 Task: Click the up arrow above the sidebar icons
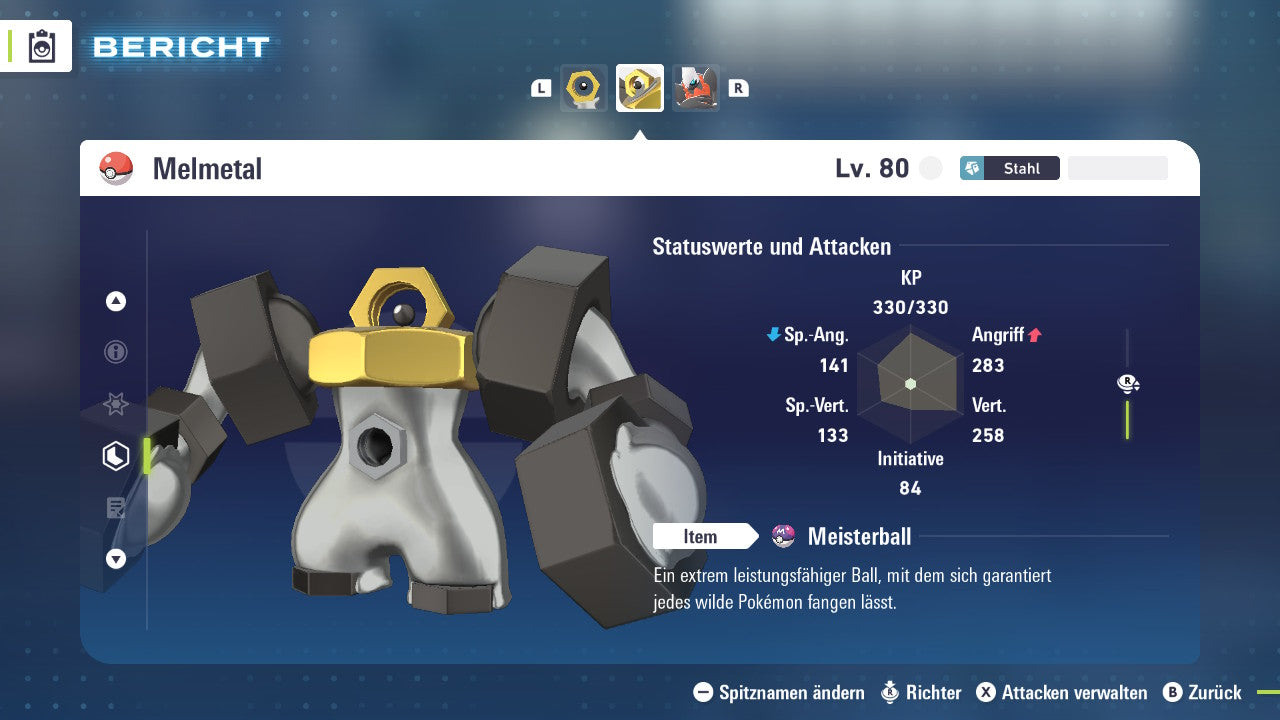115,301
